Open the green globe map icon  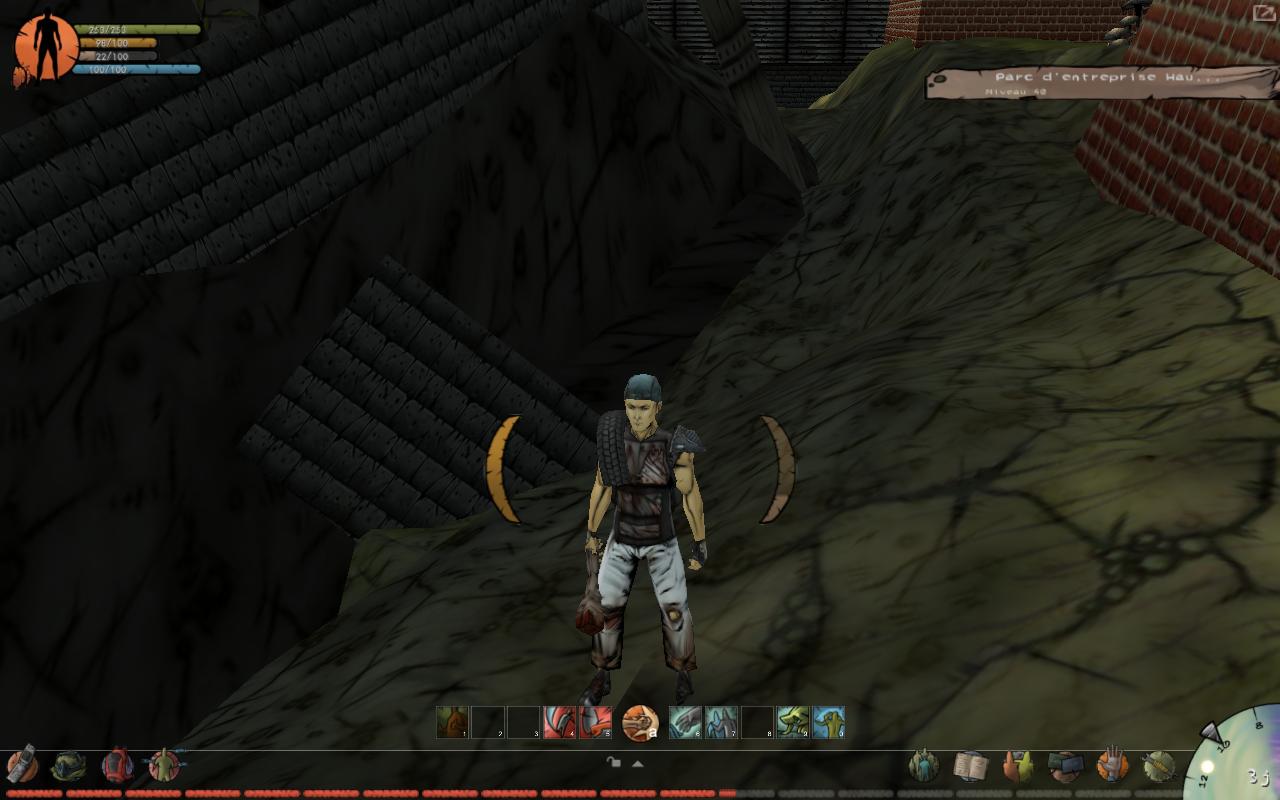point(68,766)
